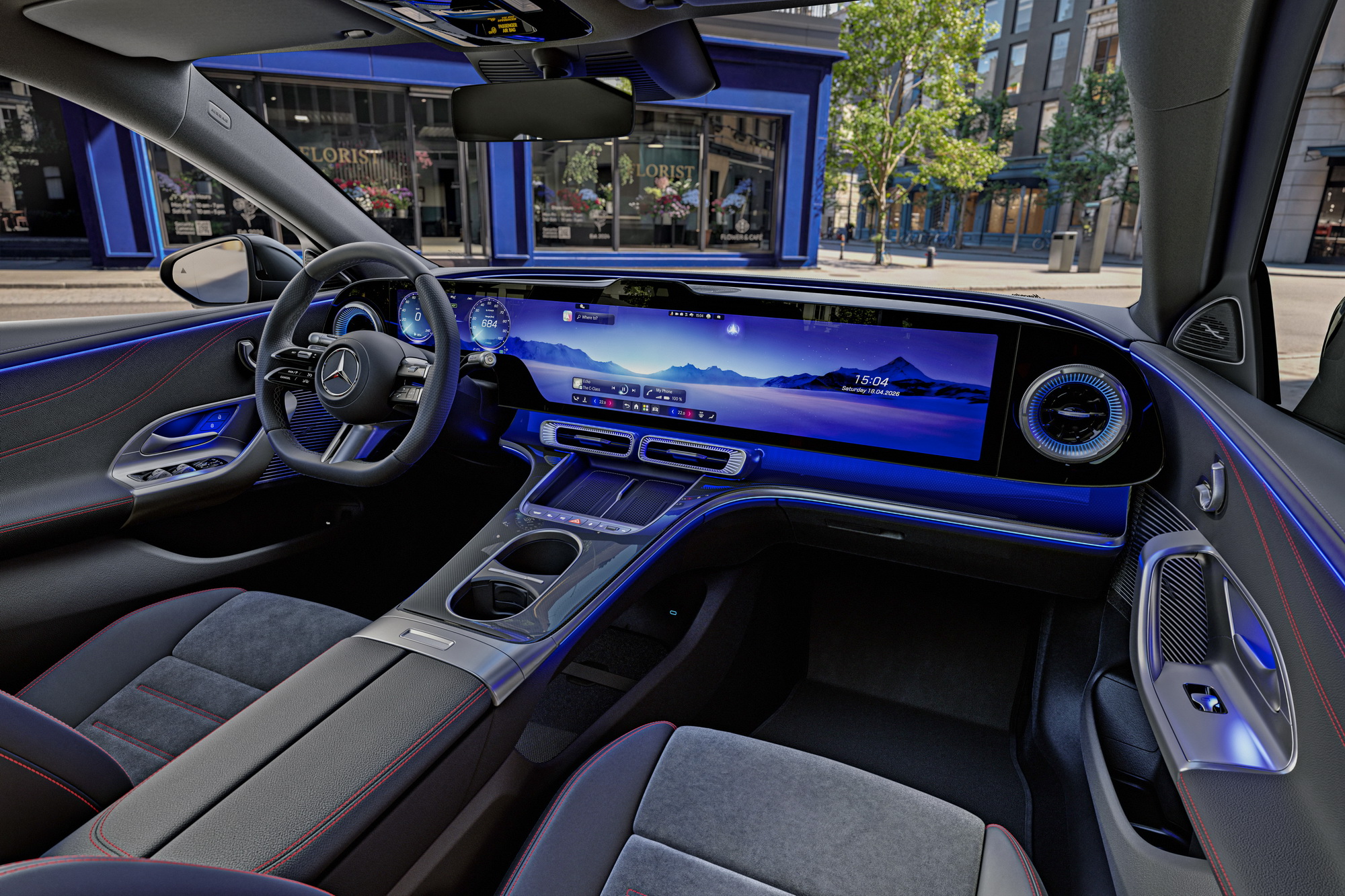Select the seat ventilation icon near passenger temperature

coord(701,415)
